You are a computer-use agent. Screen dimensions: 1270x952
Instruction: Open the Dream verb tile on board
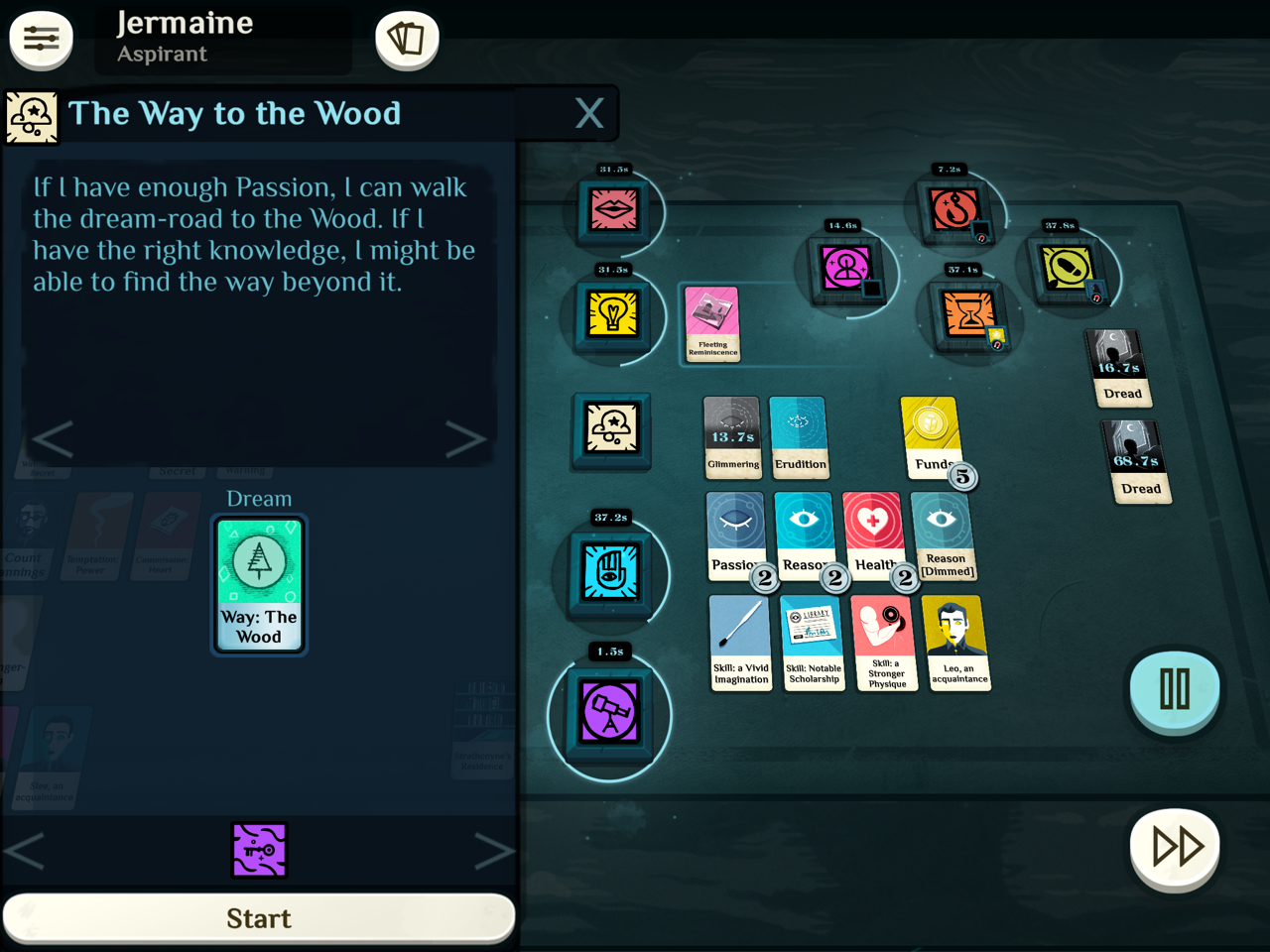(x=612, y=429)
